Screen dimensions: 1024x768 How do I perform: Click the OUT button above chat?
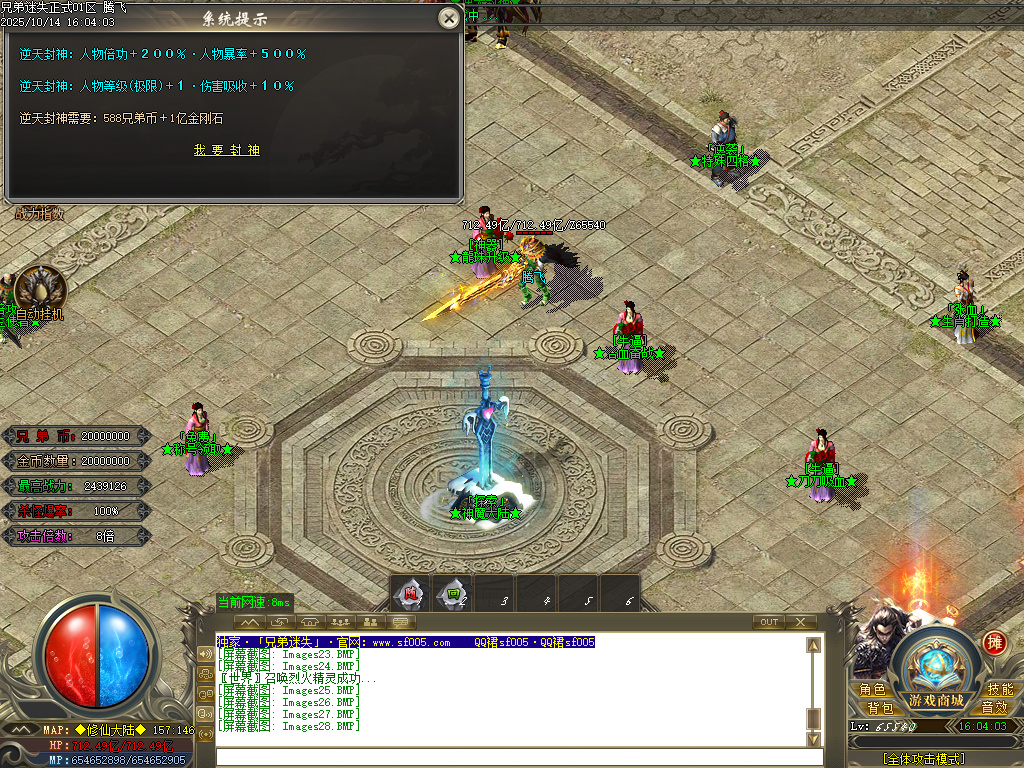(768, 622)
